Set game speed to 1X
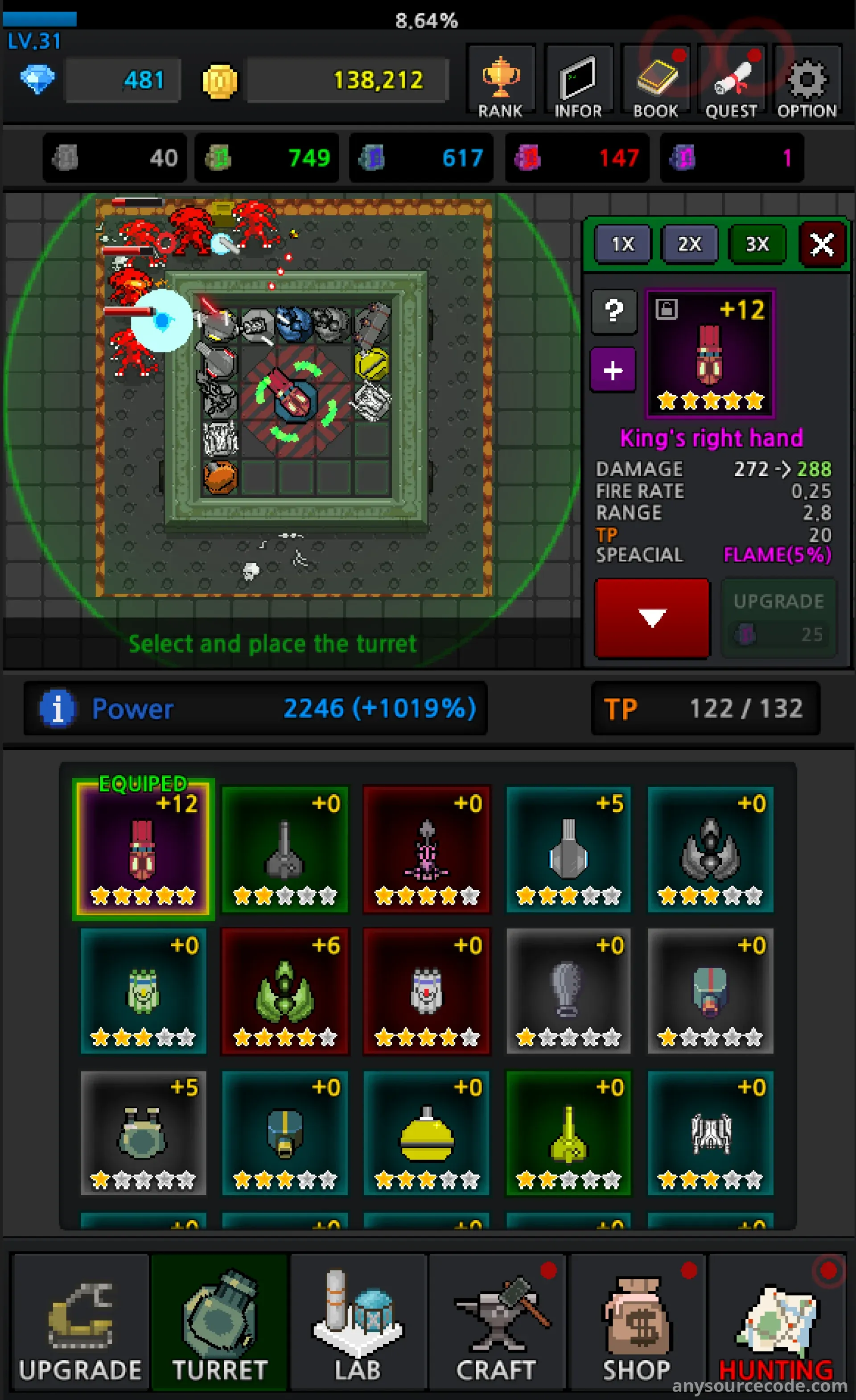This screenshot has width=856, height=1400. click(x=622, y=244)
